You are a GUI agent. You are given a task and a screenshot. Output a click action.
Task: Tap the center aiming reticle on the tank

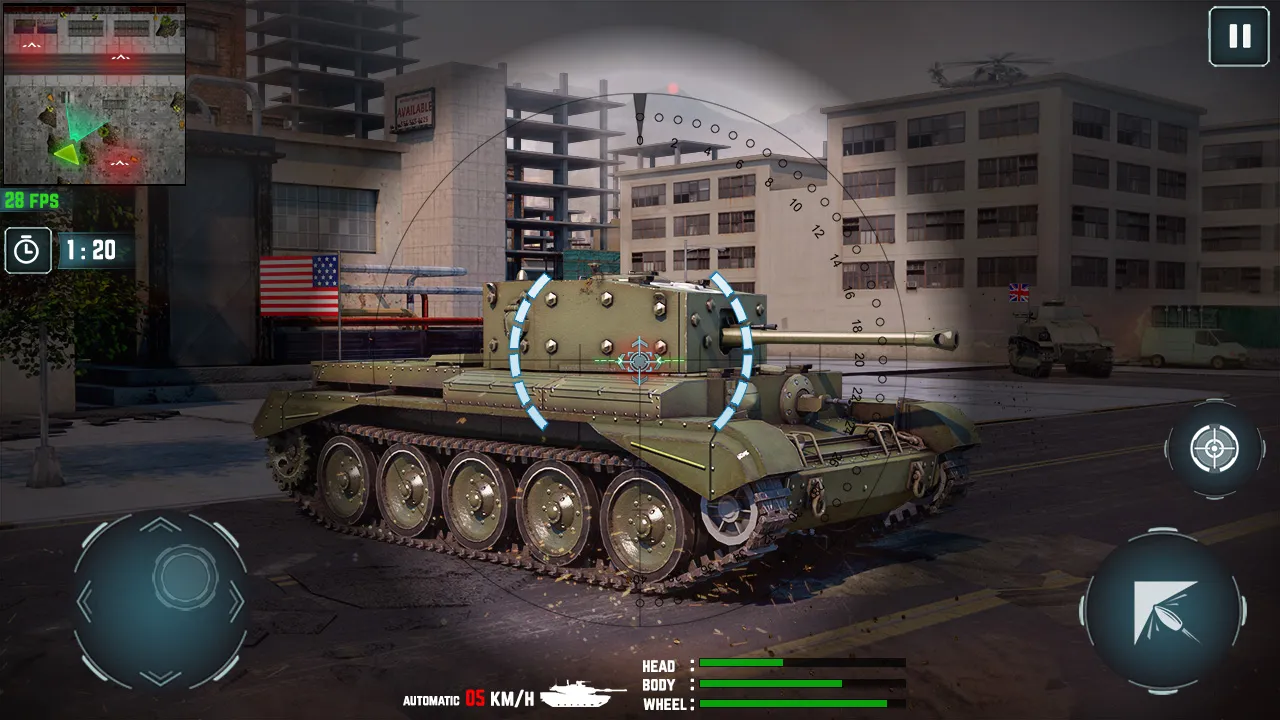637,361
